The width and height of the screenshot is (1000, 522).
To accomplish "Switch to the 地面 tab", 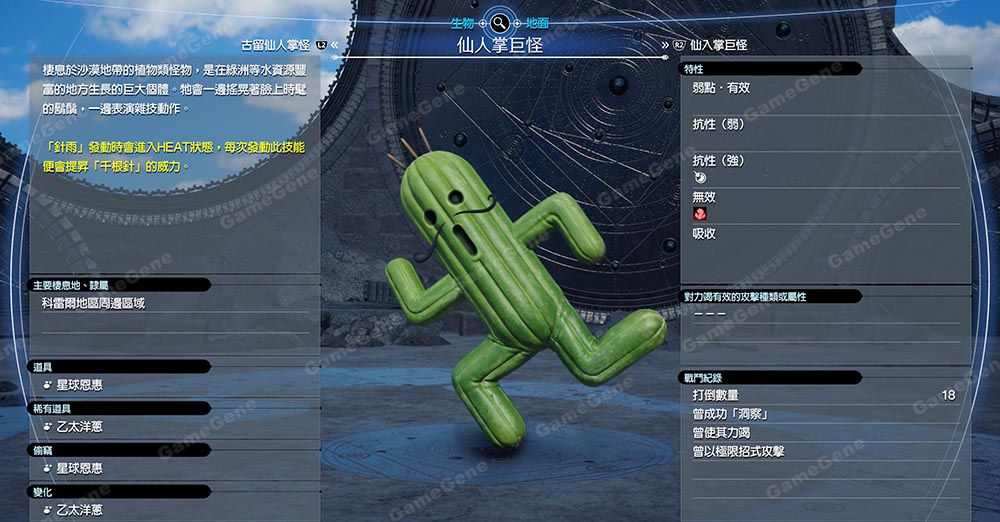I will pyautogui.click(x=535, y=21).
